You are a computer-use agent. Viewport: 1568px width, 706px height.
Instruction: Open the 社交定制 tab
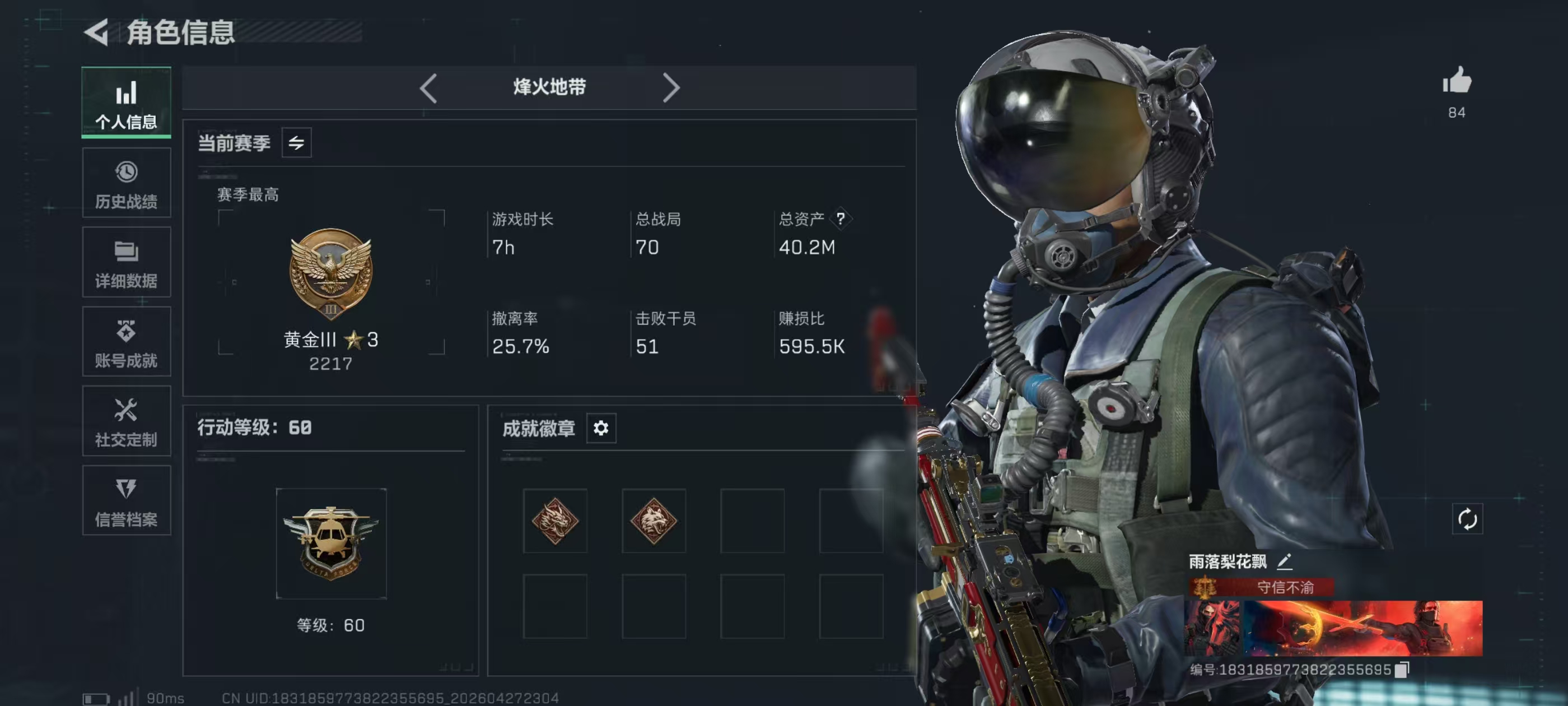pos(126,421)
